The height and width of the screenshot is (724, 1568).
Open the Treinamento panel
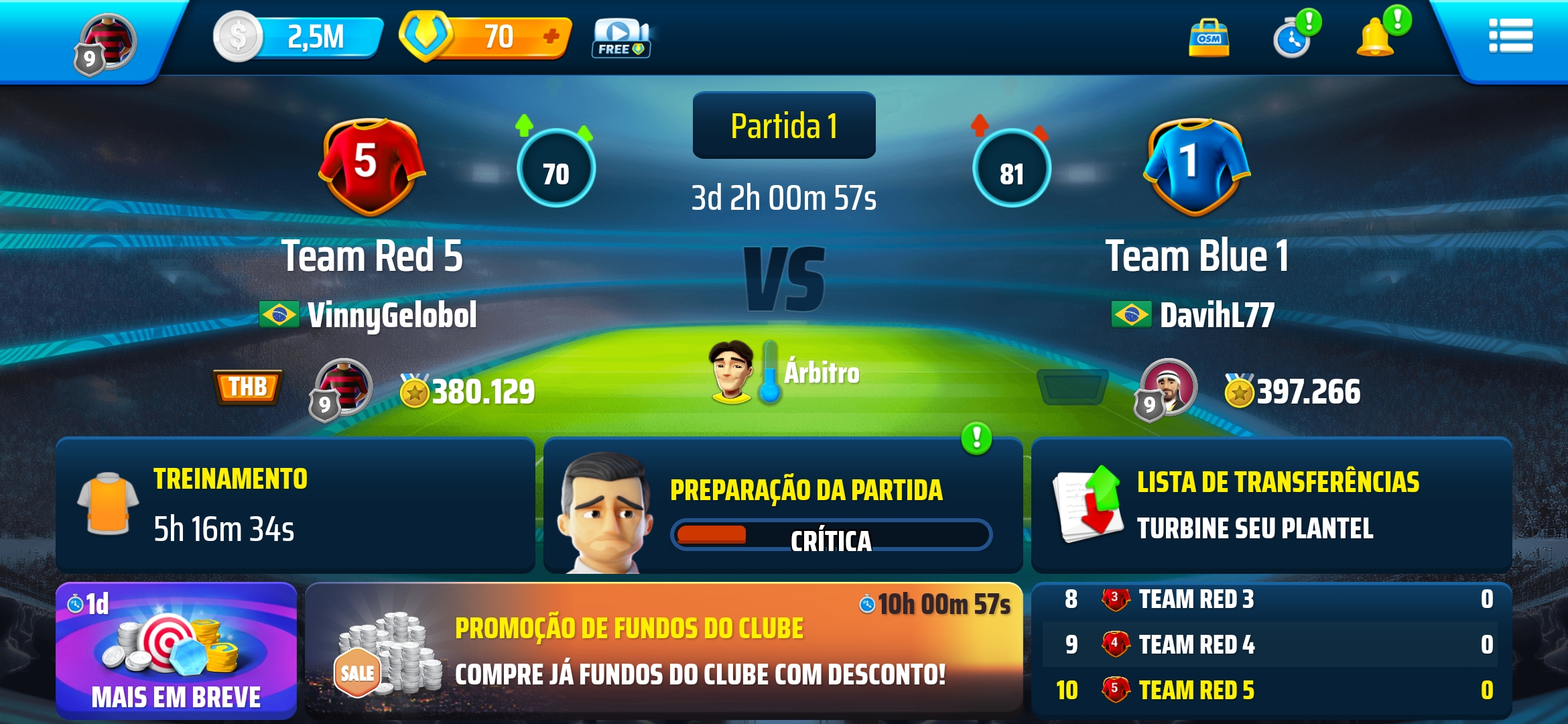click(295, 505)
